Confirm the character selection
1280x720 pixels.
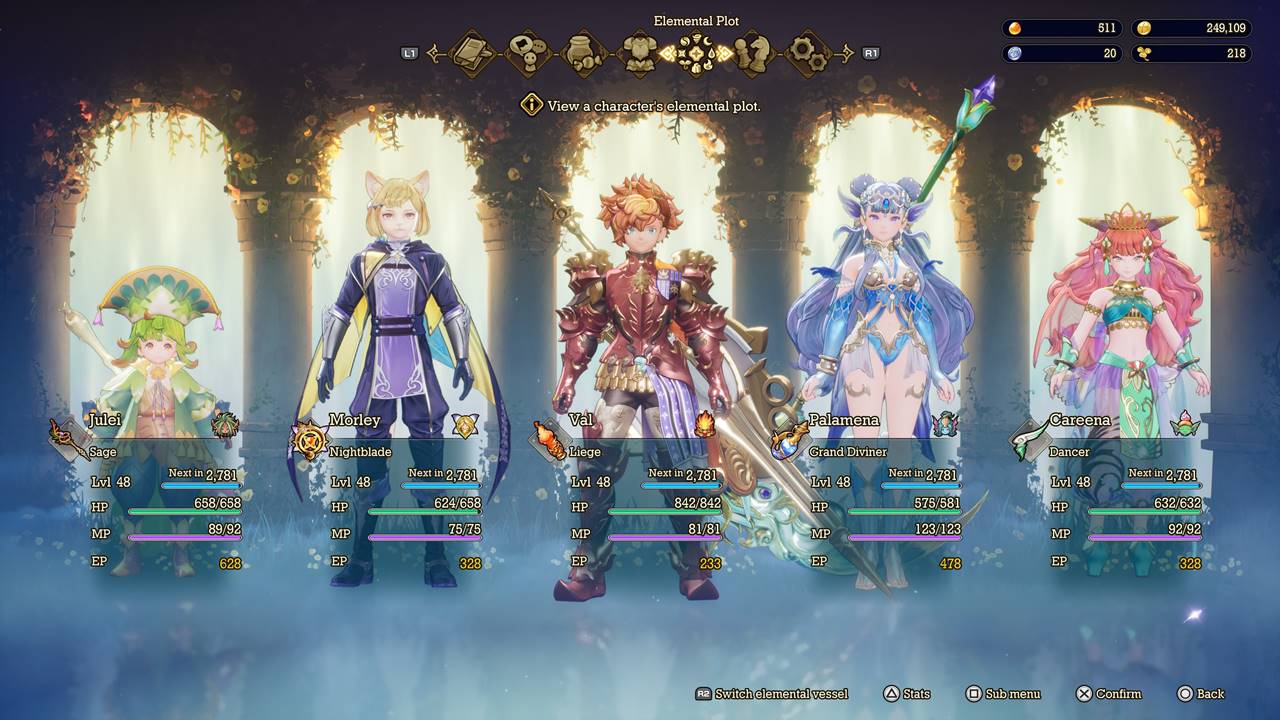point(1108,694)
